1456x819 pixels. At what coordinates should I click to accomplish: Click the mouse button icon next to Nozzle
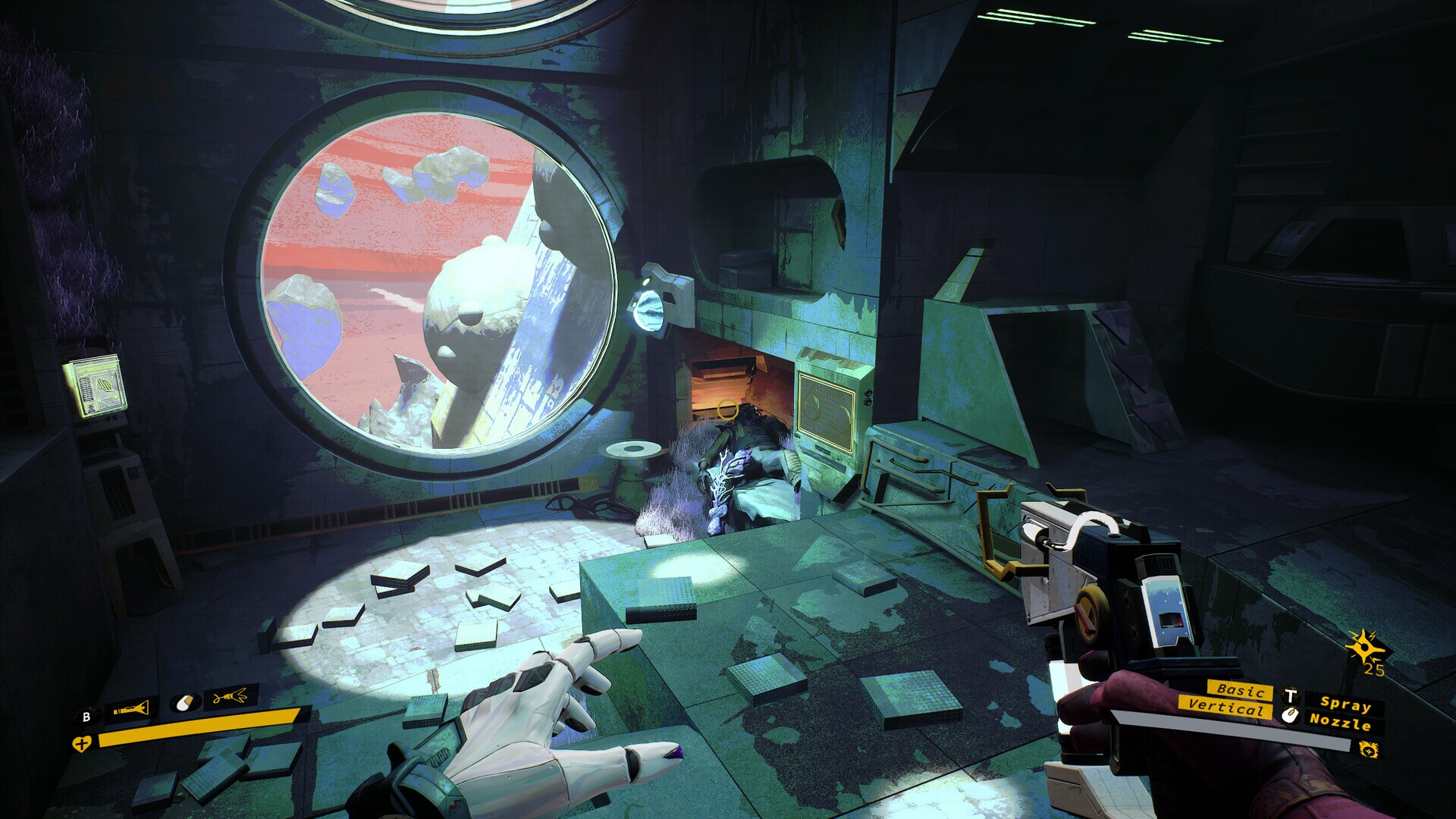pyautogui.click(x=1291, y=714)
